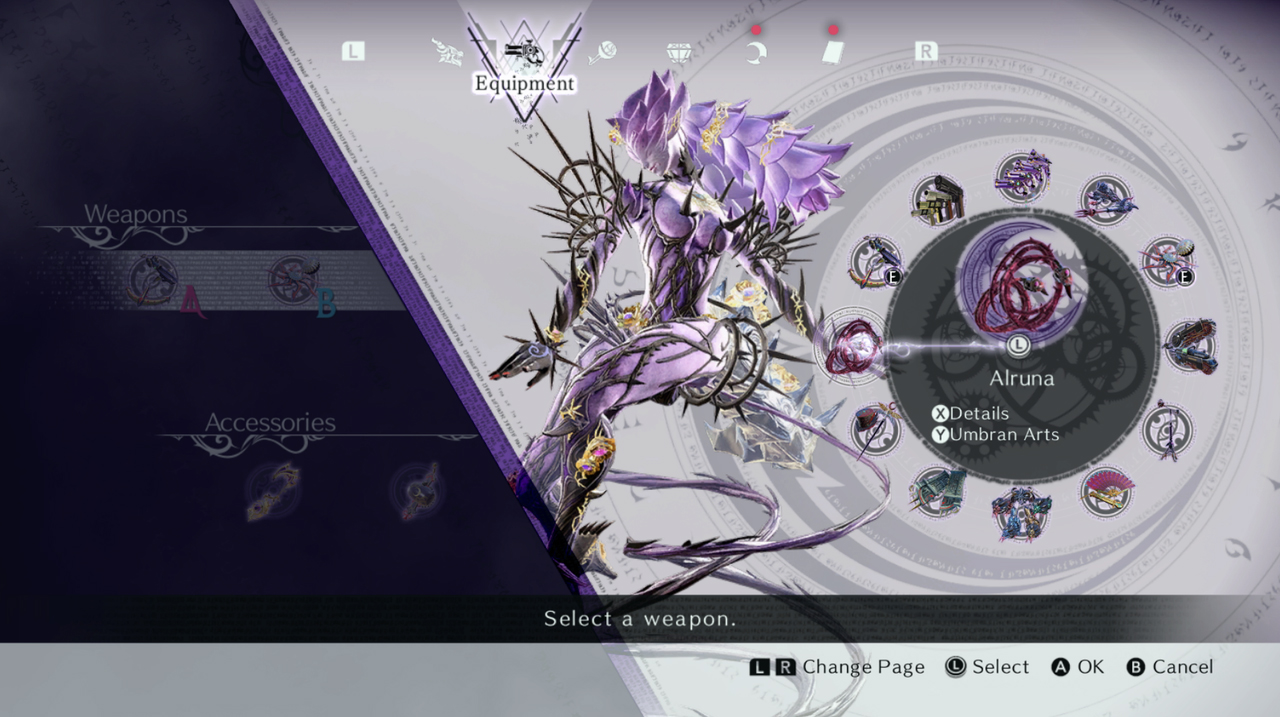Pick the equipped spider-legged weapon on the wheel
The width and height of the screenshot is (1280, 717).
[1167, 262]
